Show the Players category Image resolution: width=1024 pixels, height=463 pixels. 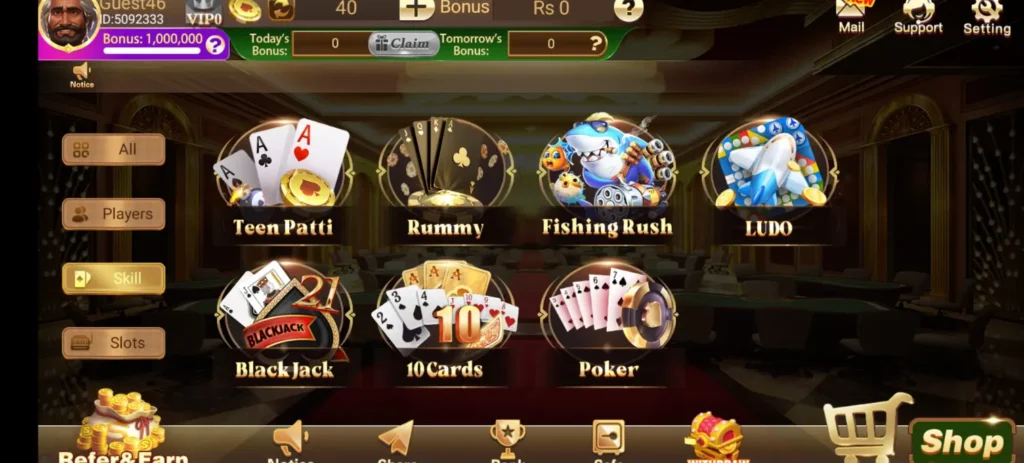113,214
